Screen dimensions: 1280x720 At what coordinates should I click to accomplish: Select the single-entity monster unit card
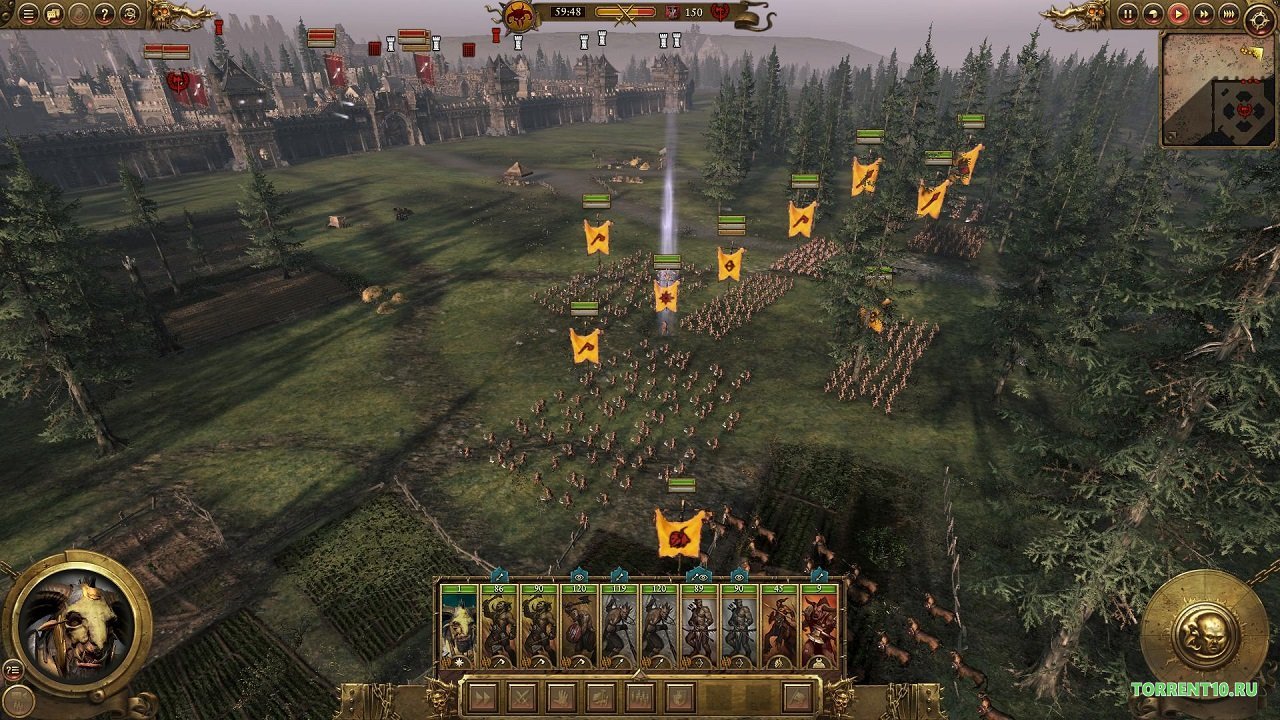[x=458, y=620]
